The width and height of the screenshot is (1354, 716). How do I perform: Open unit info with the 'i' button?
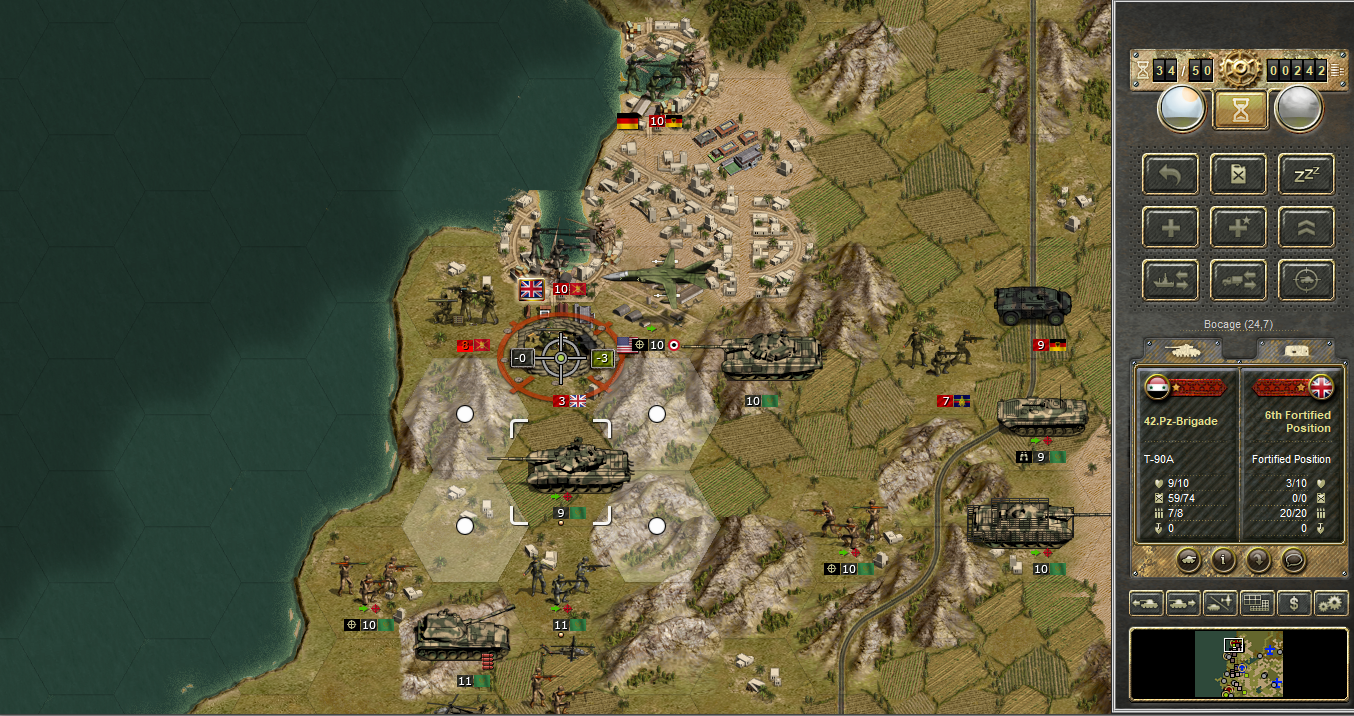(x=1221, y=559)
